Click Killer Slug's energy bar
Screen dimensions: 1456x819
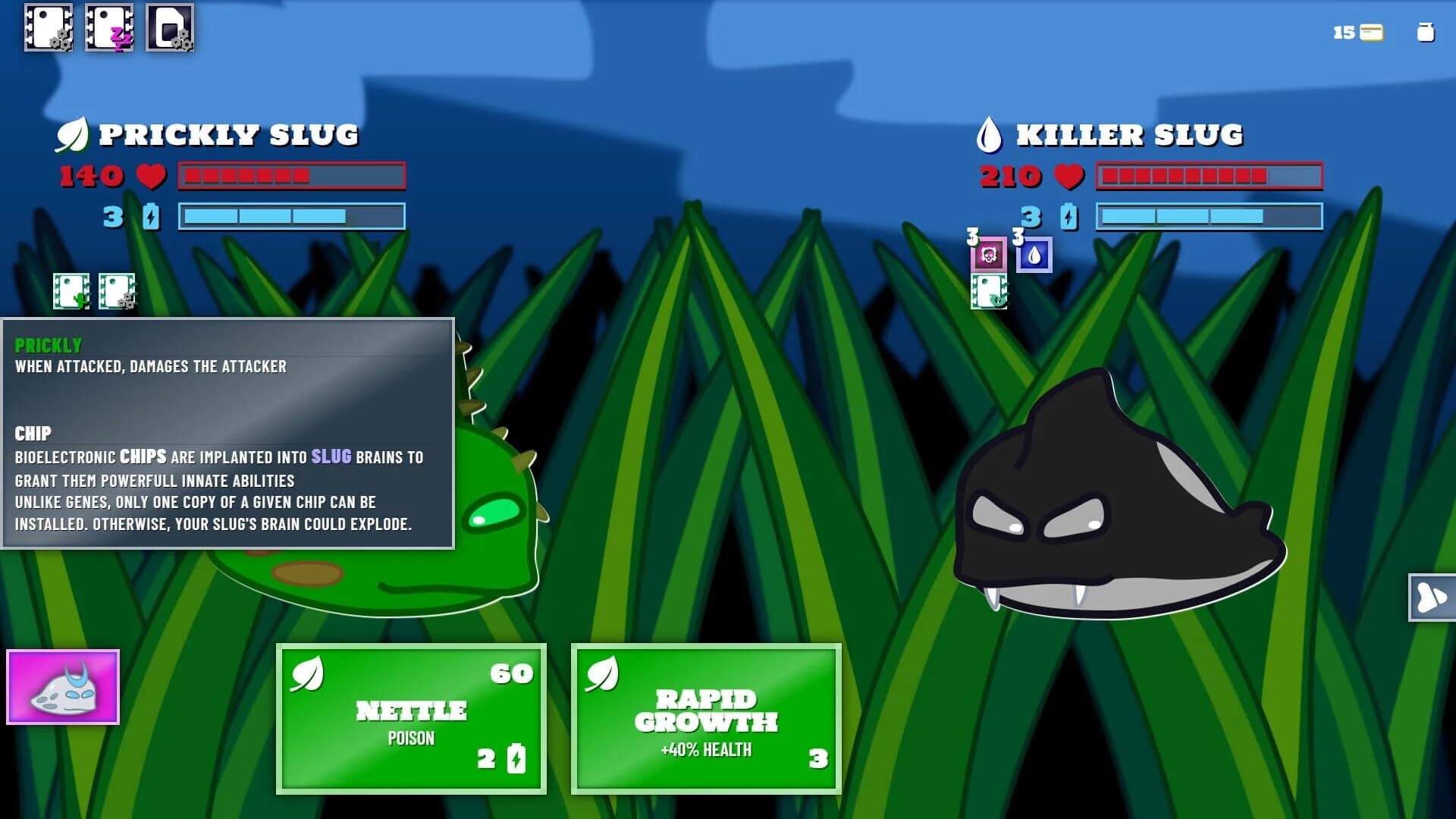(1209, 218)
